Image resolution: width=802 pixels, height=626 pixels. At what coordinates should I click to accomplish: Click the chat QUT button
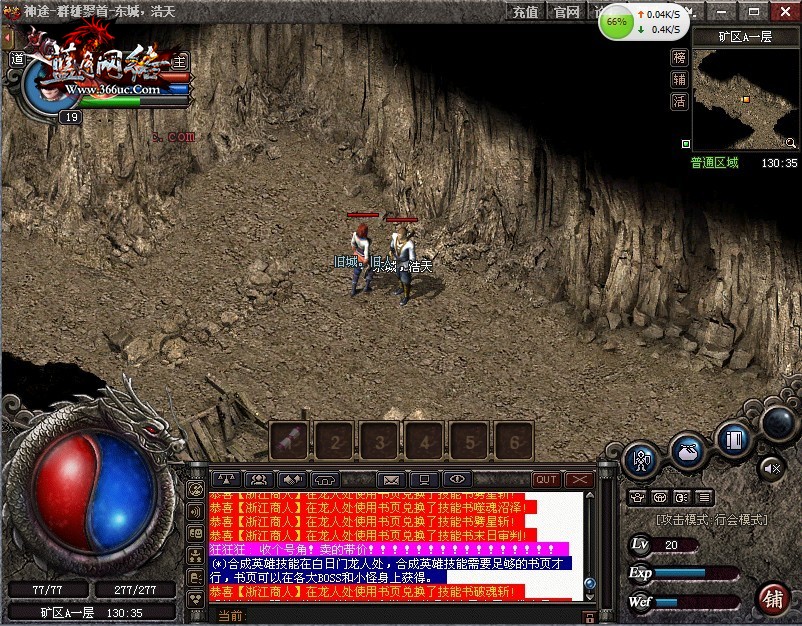[x=546, y=480]
